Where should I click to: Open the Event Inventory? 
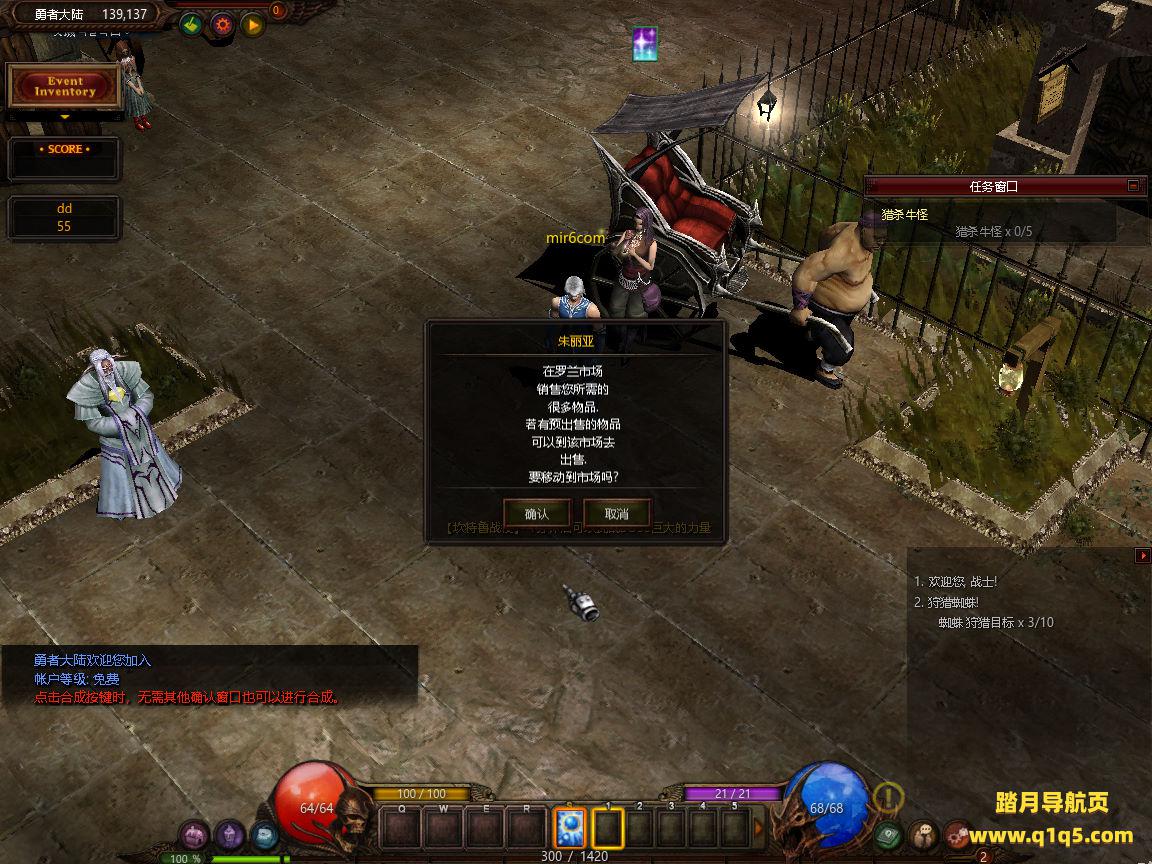[65, 87]
